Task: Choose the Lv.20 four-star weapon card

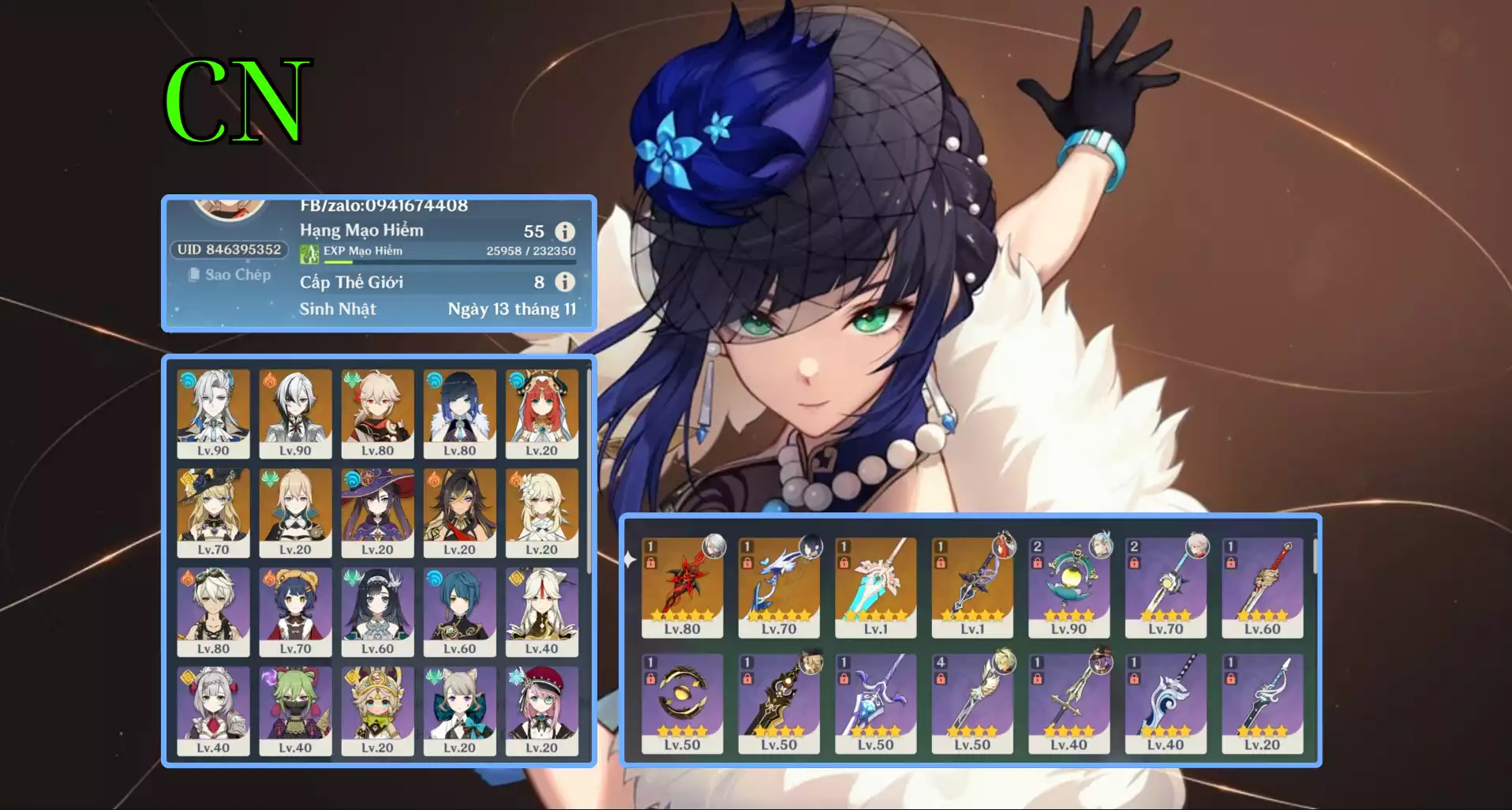Action: [1262, 703]
